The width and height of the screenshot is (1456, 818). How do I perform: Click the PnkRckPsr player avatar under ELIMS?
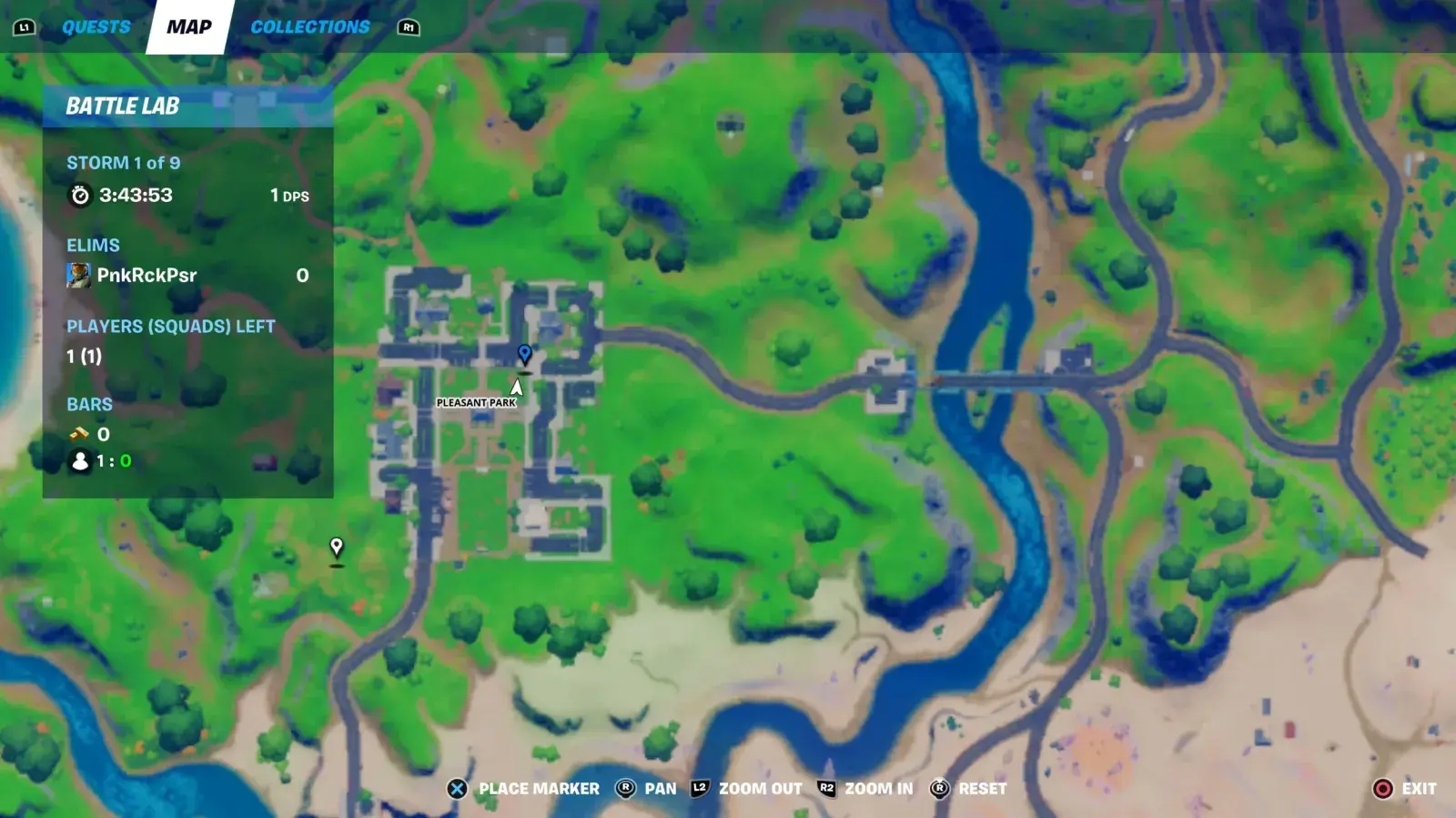pyautogui.click(x=80, y=275)
